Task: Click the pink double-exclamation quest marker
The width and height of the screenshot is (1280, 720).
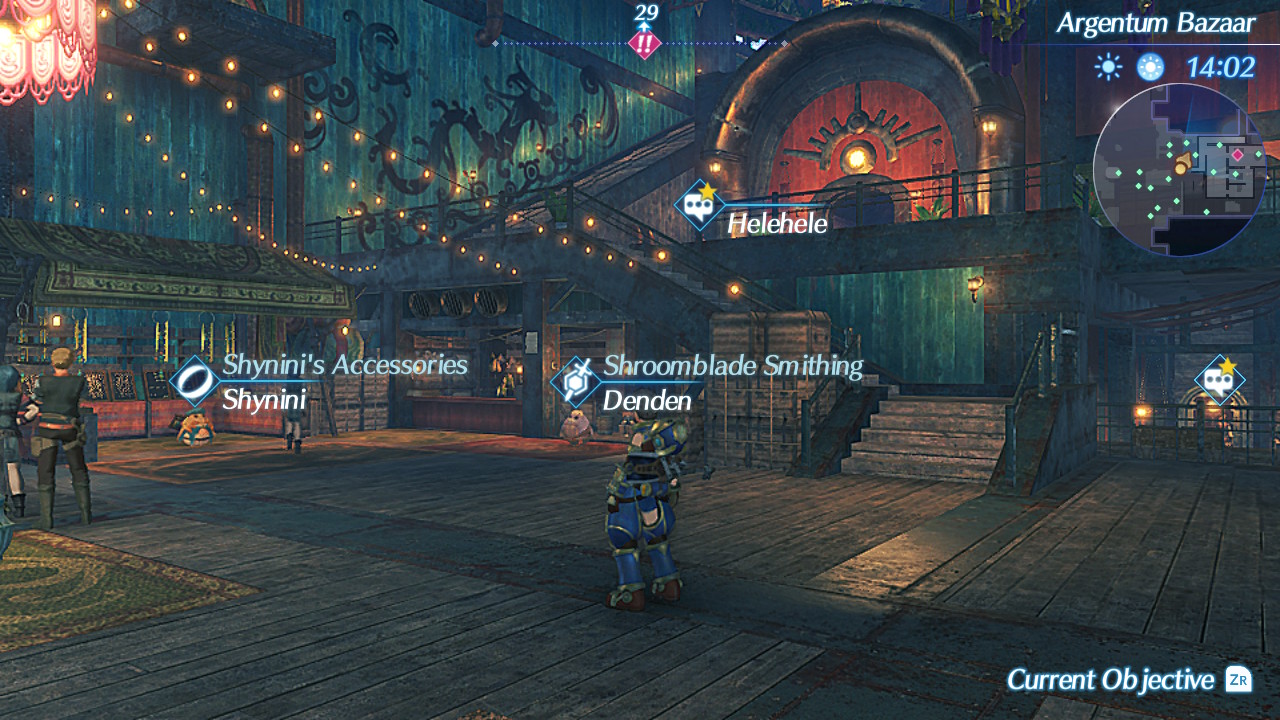Action: coord(645,43)
